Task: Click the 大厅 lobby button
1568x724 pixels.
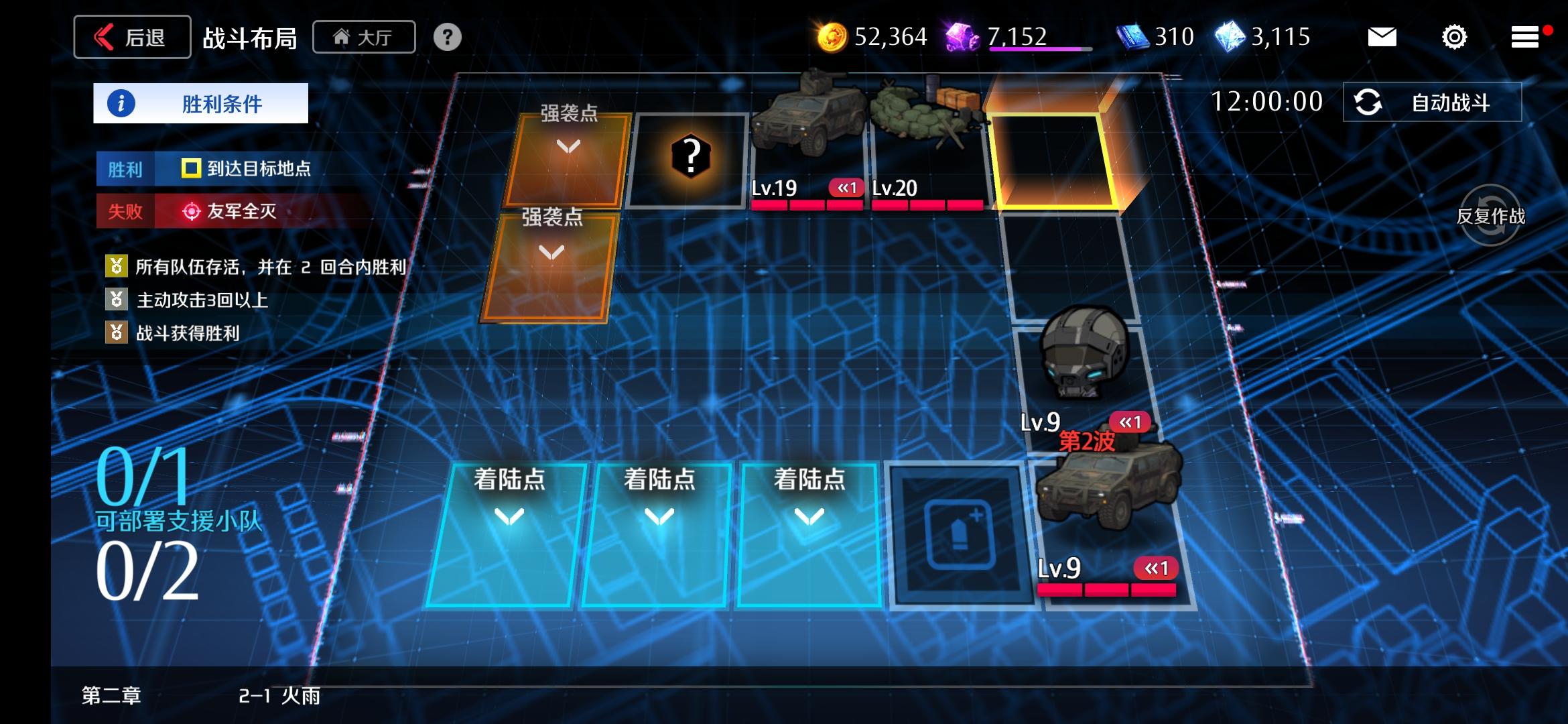Action: pyautogui.click(x=364, y=37)
